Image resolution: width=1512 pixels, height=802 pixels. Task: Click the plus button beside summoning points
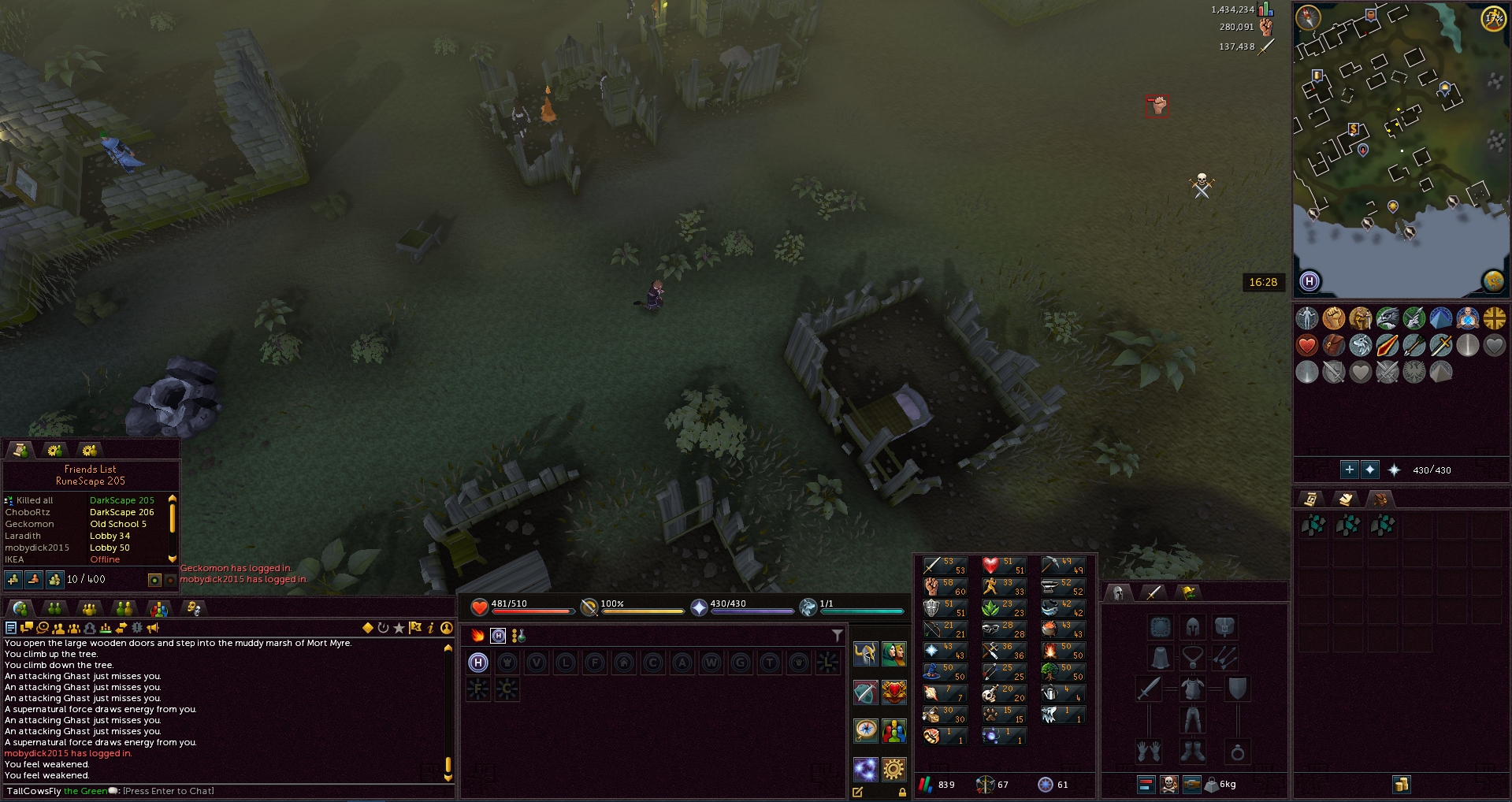tap(1349, 470)
